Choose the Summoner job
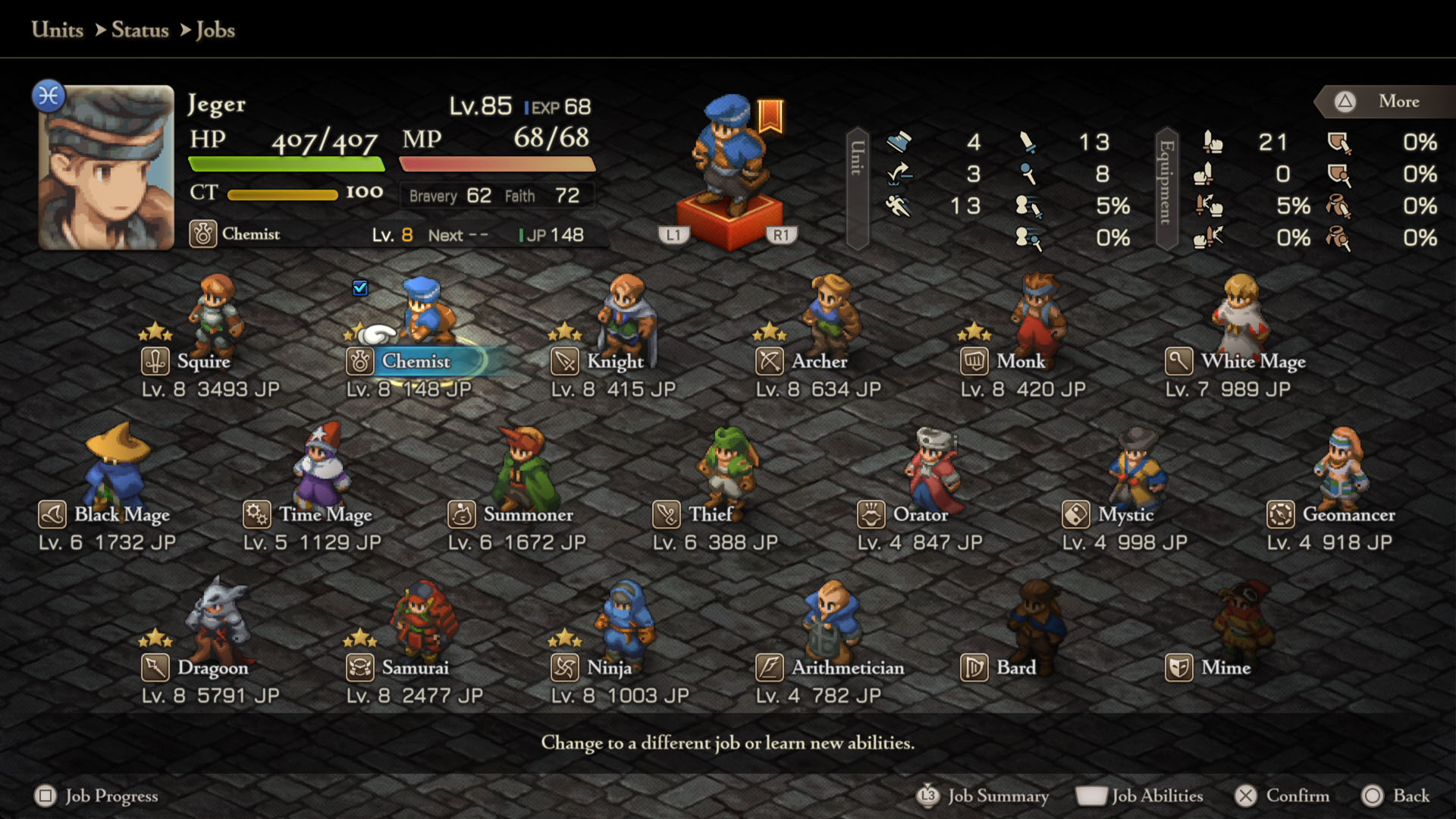The height and width of the screenshot is (819, 1456). (528, 515)
